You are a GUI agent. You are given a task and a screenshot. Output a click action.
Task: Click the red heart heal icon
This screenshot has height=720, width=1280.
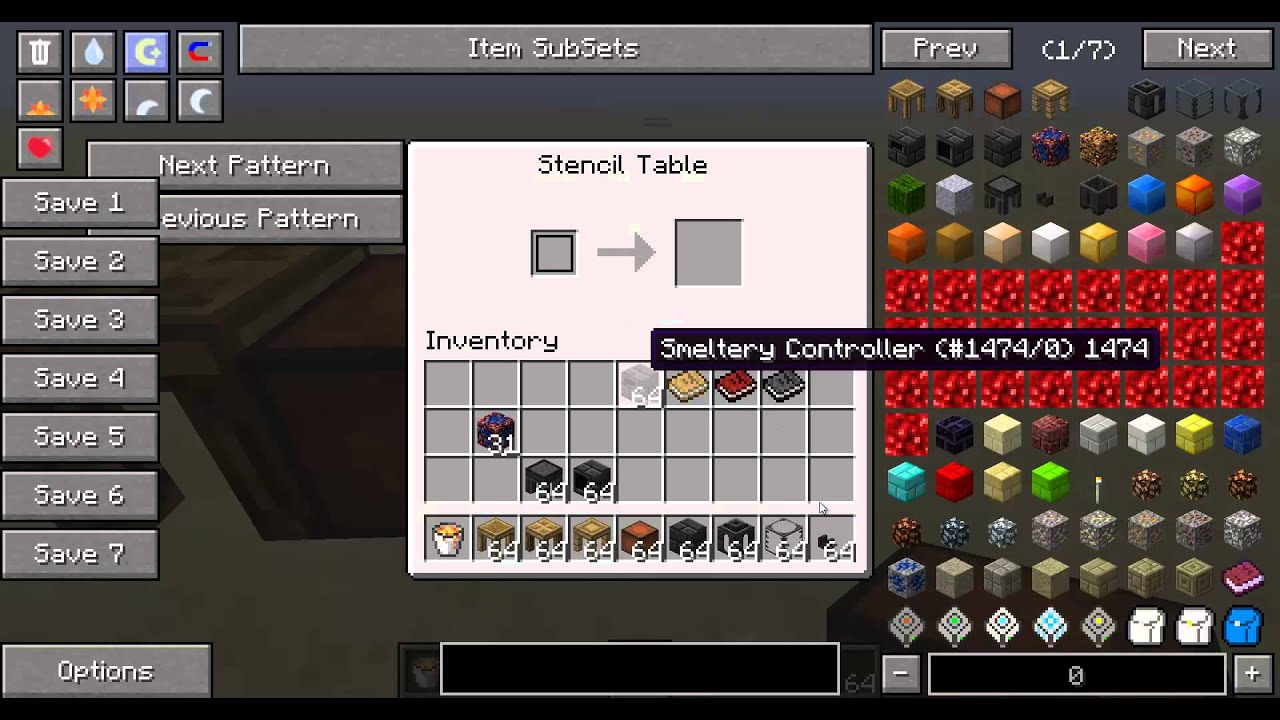(40, 149)
